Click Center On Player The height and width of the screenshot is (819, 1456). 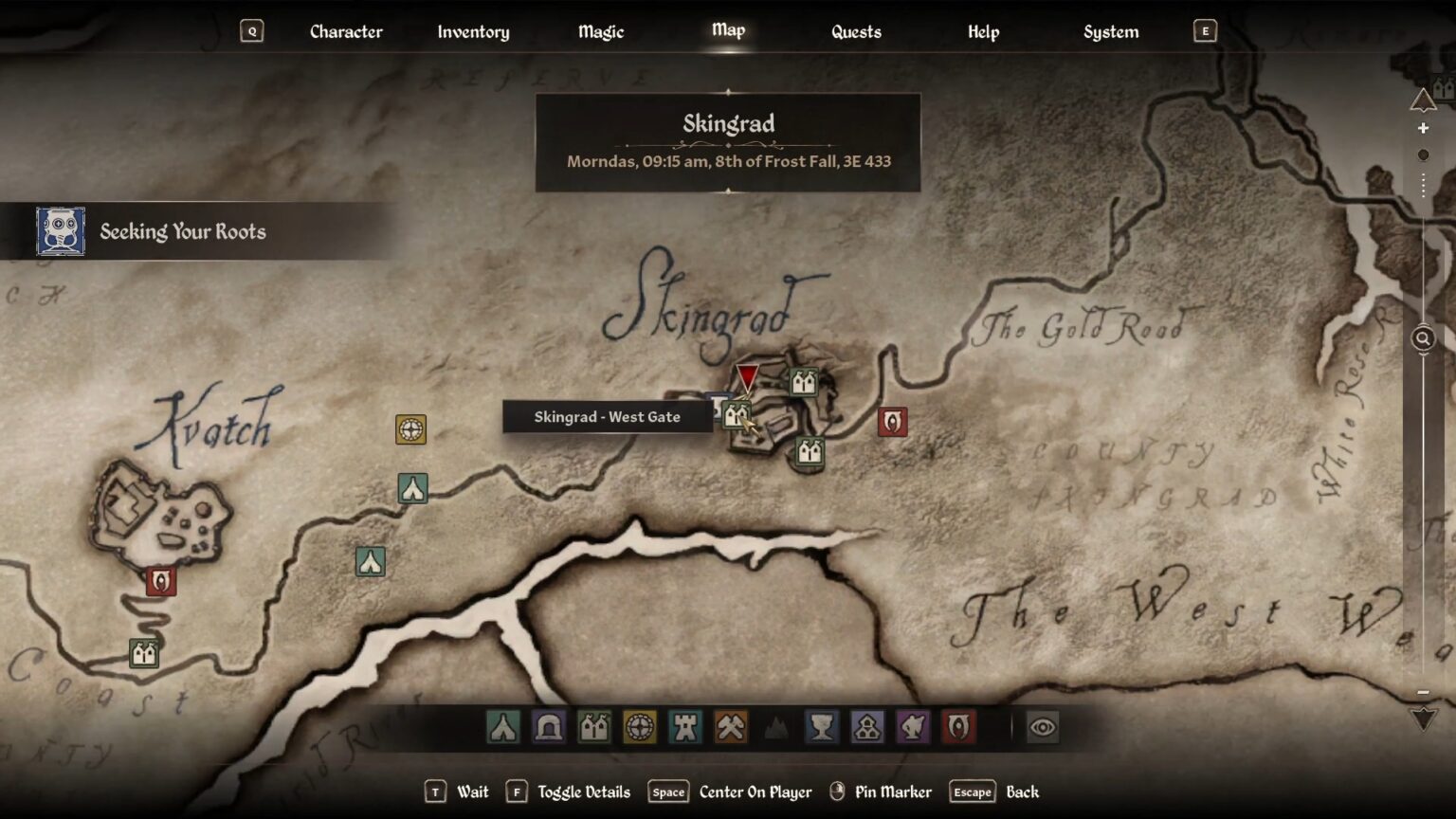pos(754,792)
